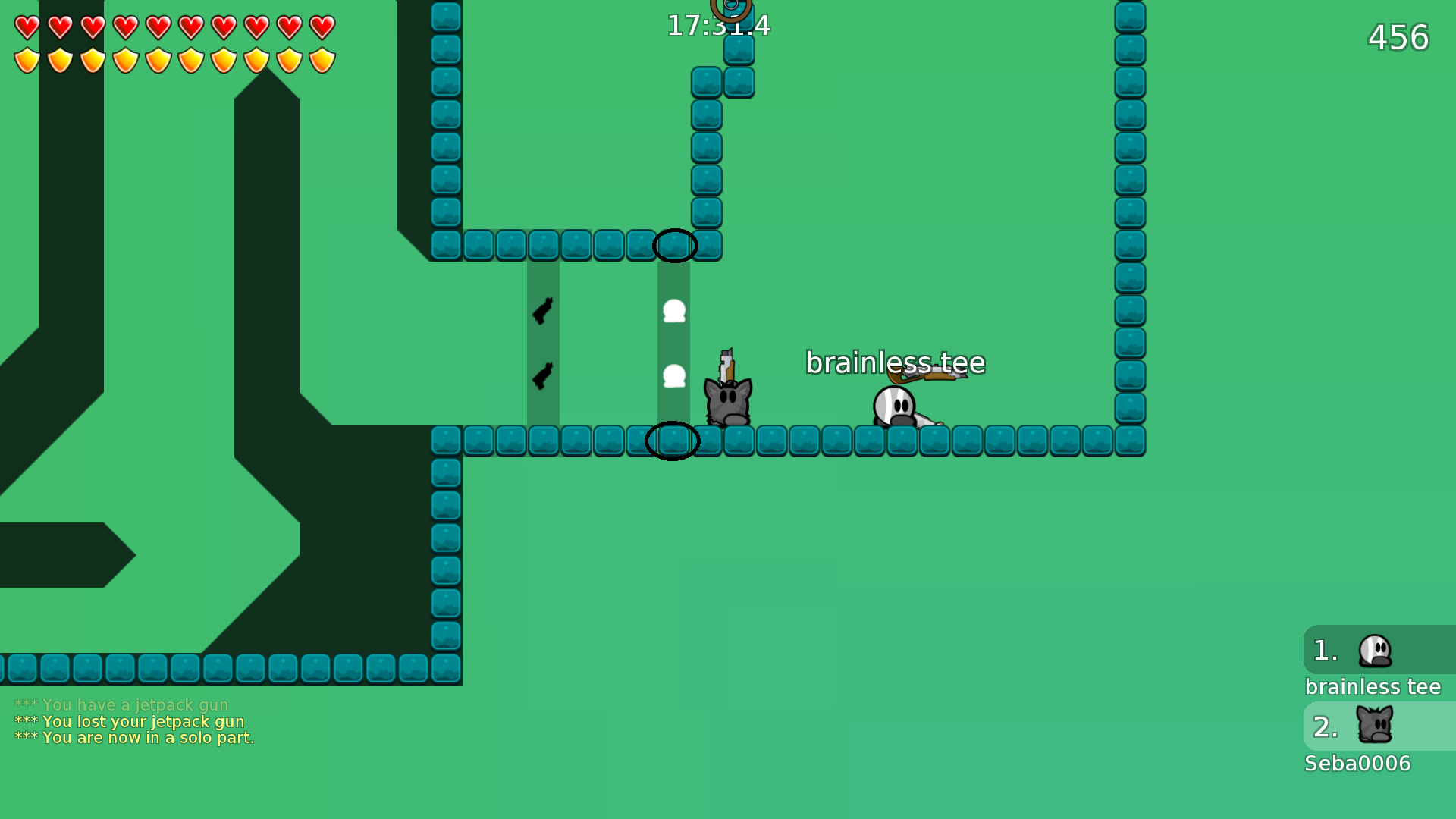Click brainless tee's avatar on the scoreboard
1456x819 pixels.
coord(1374,651)
